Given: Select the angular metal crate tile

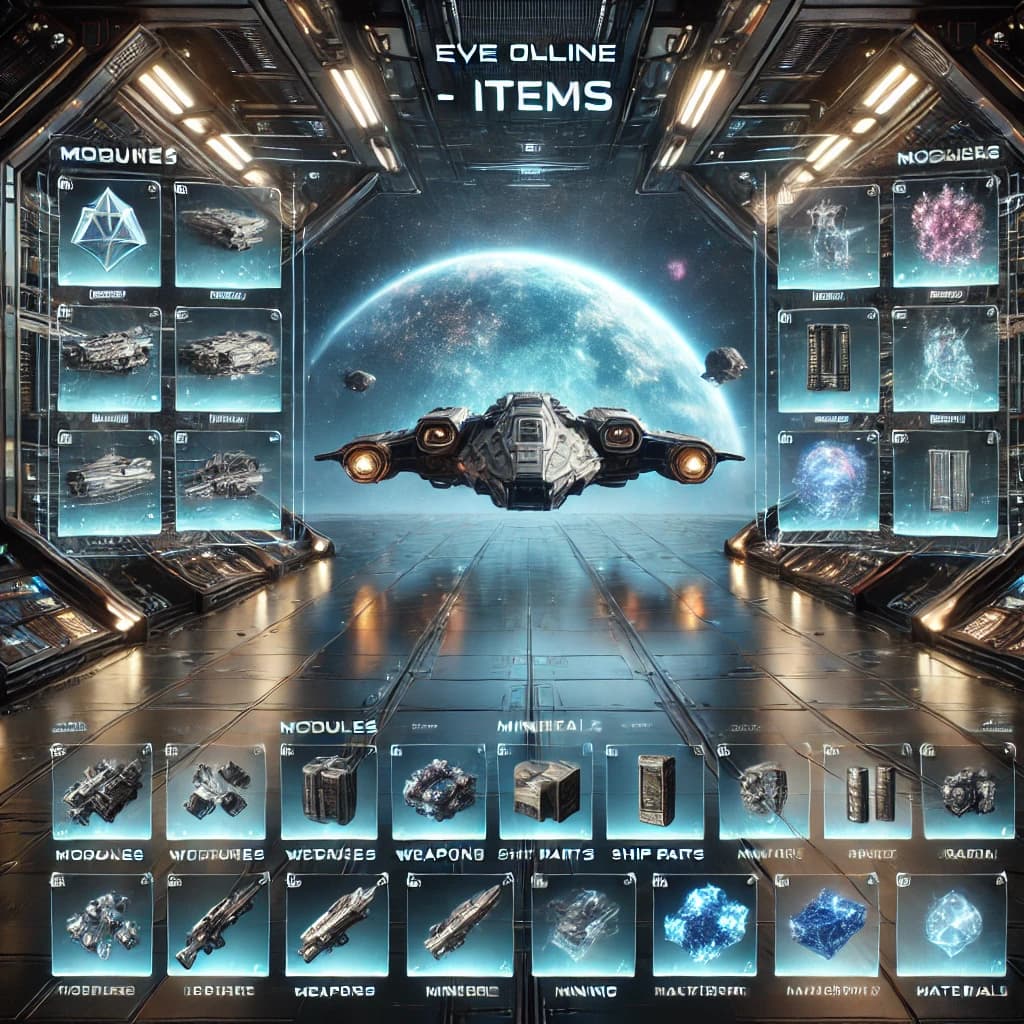Looking at the screenshot, I should pyautogui.click(x=545, y=790).
